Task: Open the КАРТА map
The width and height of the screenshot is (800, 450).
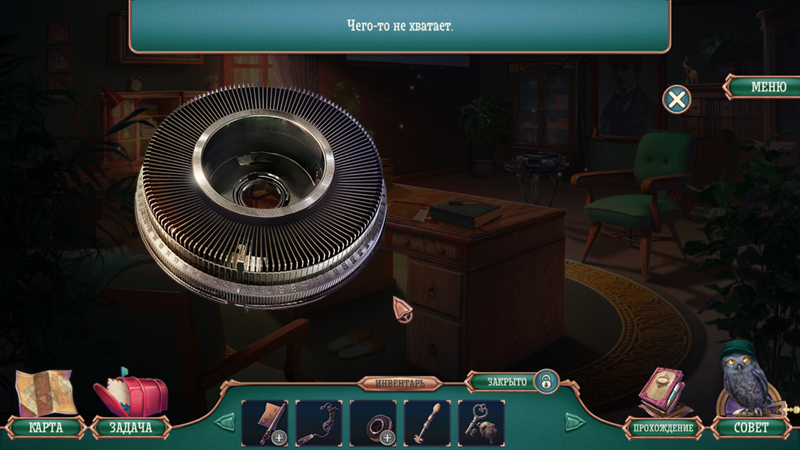Action: tap(46, 427)
